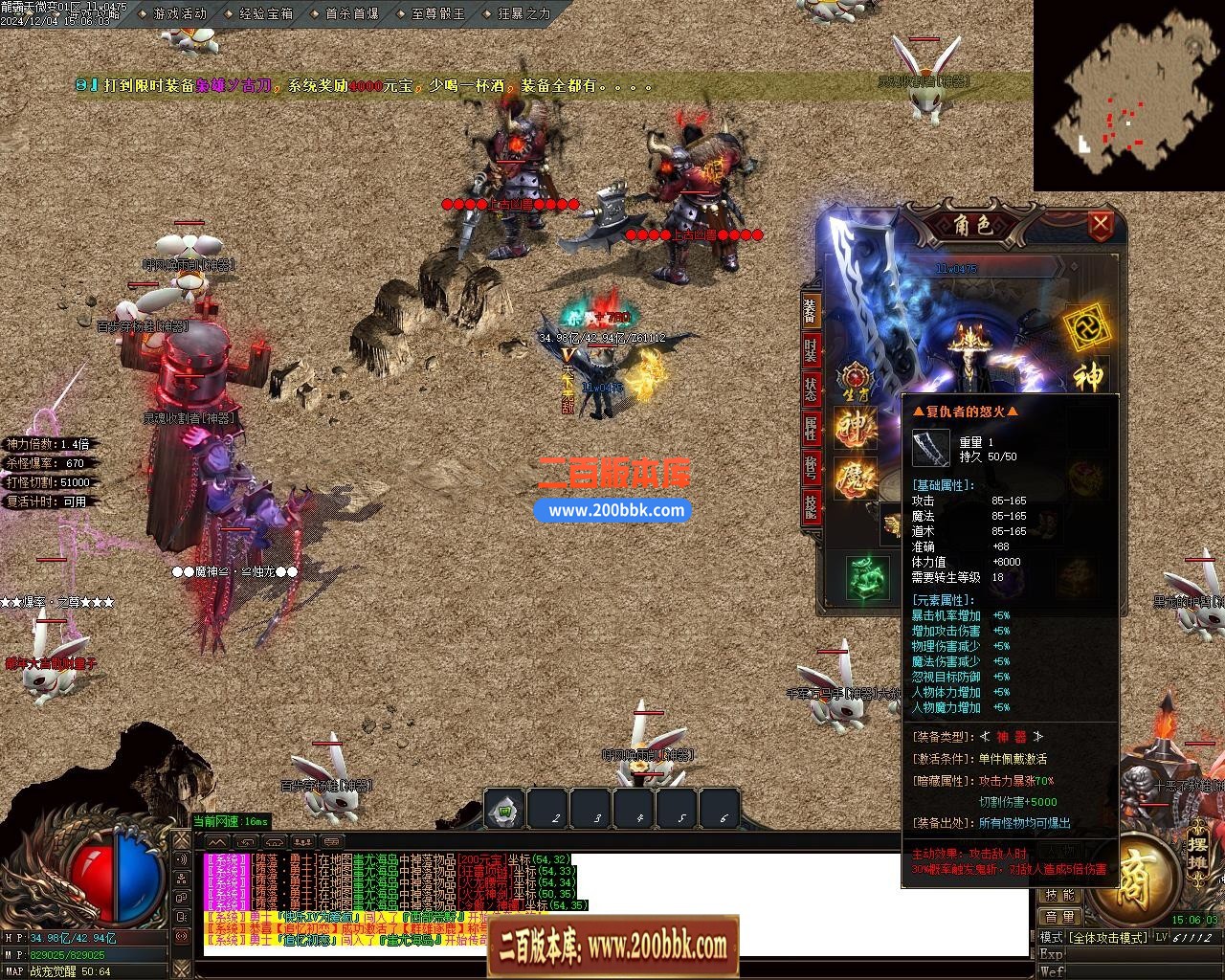Click the Exp progress bar at bottom right

[1139, 954]
